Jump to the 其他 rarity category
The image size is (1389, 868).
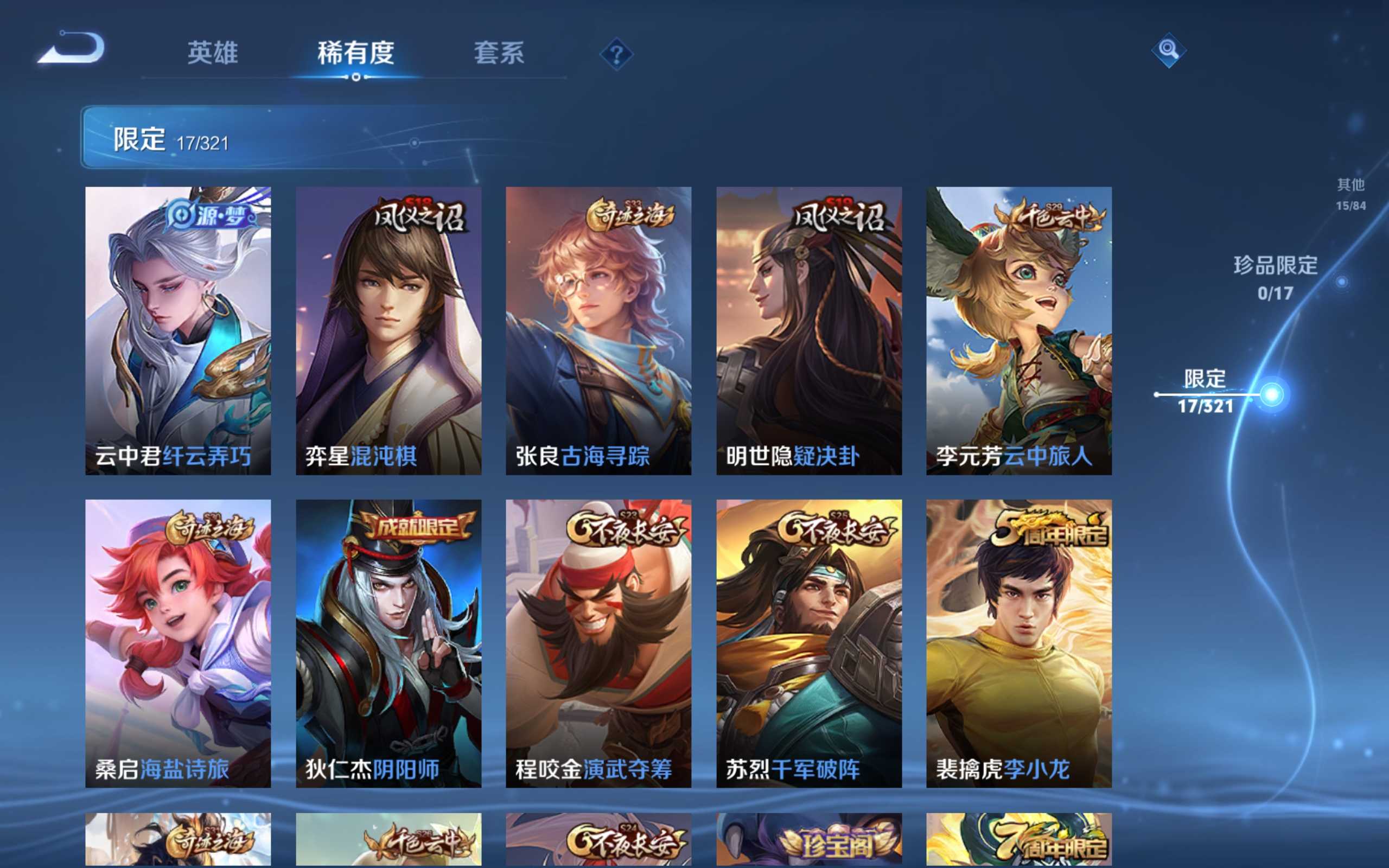pos(1350,194)
